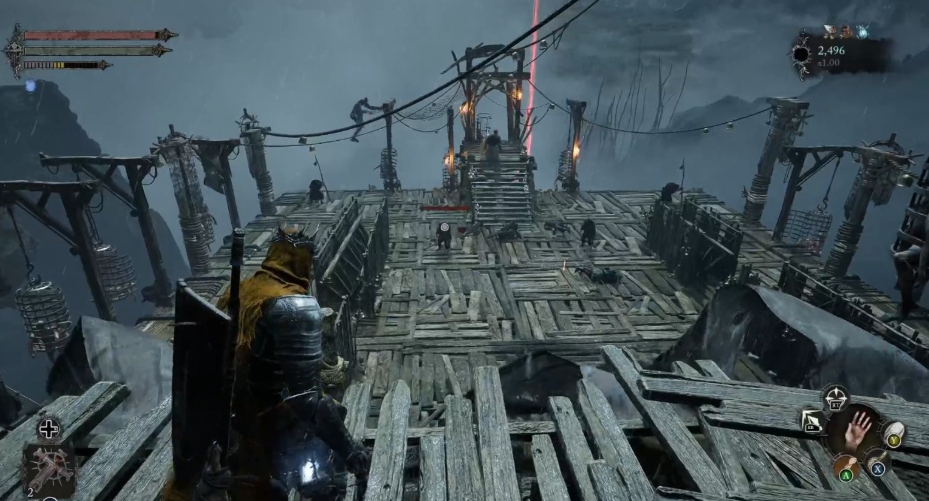
Task: Click the blue glowing status icon
Action: point(31,87)
